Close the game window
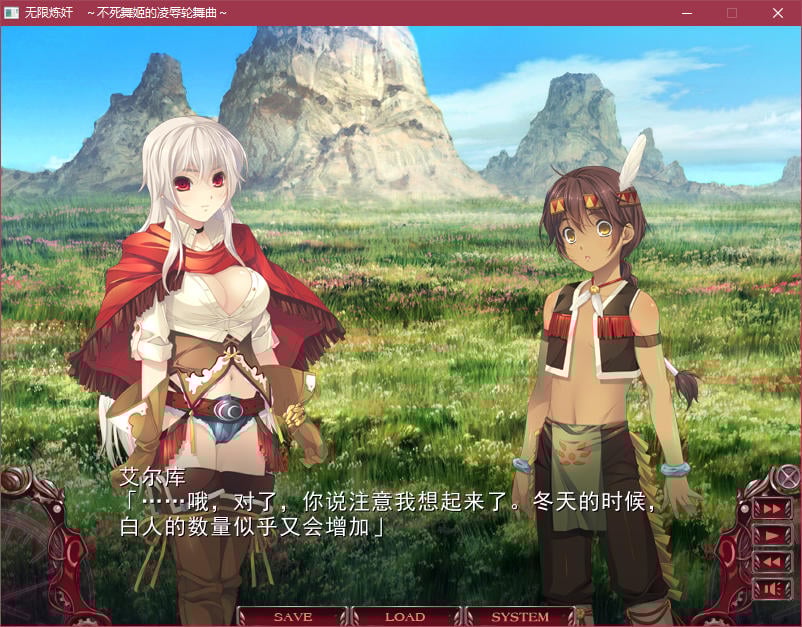The image size is (802, 627). (x=778, y=13)
